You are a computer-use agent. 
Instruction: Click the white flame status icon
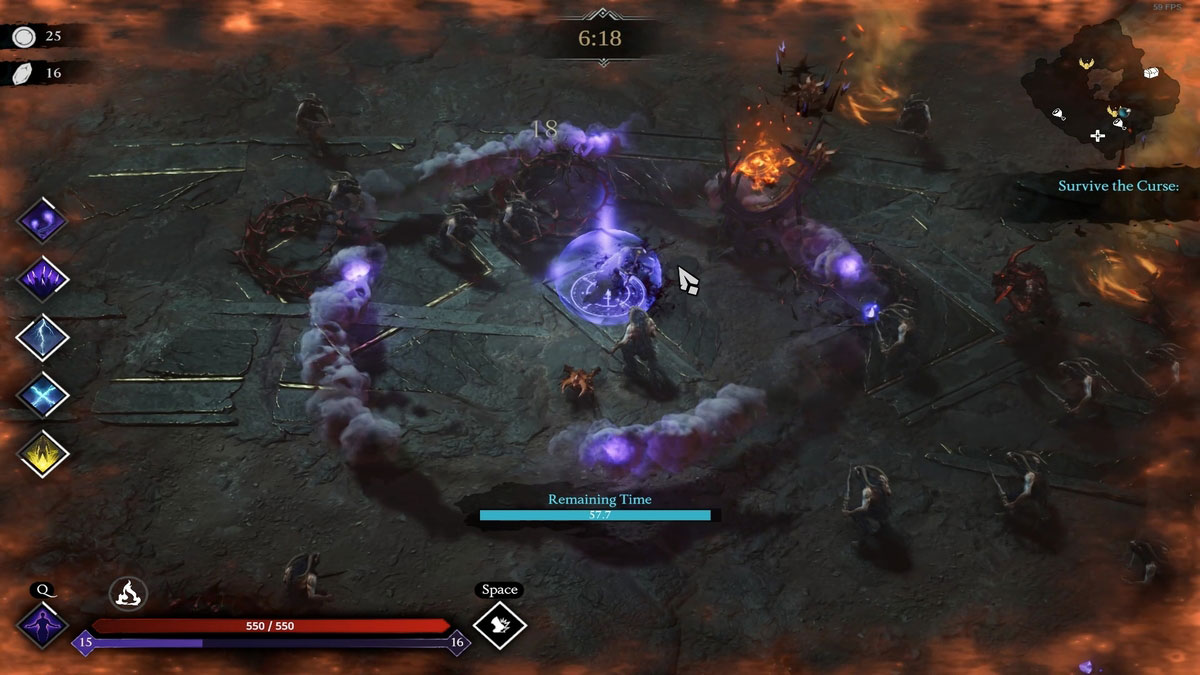pos(128,594)
